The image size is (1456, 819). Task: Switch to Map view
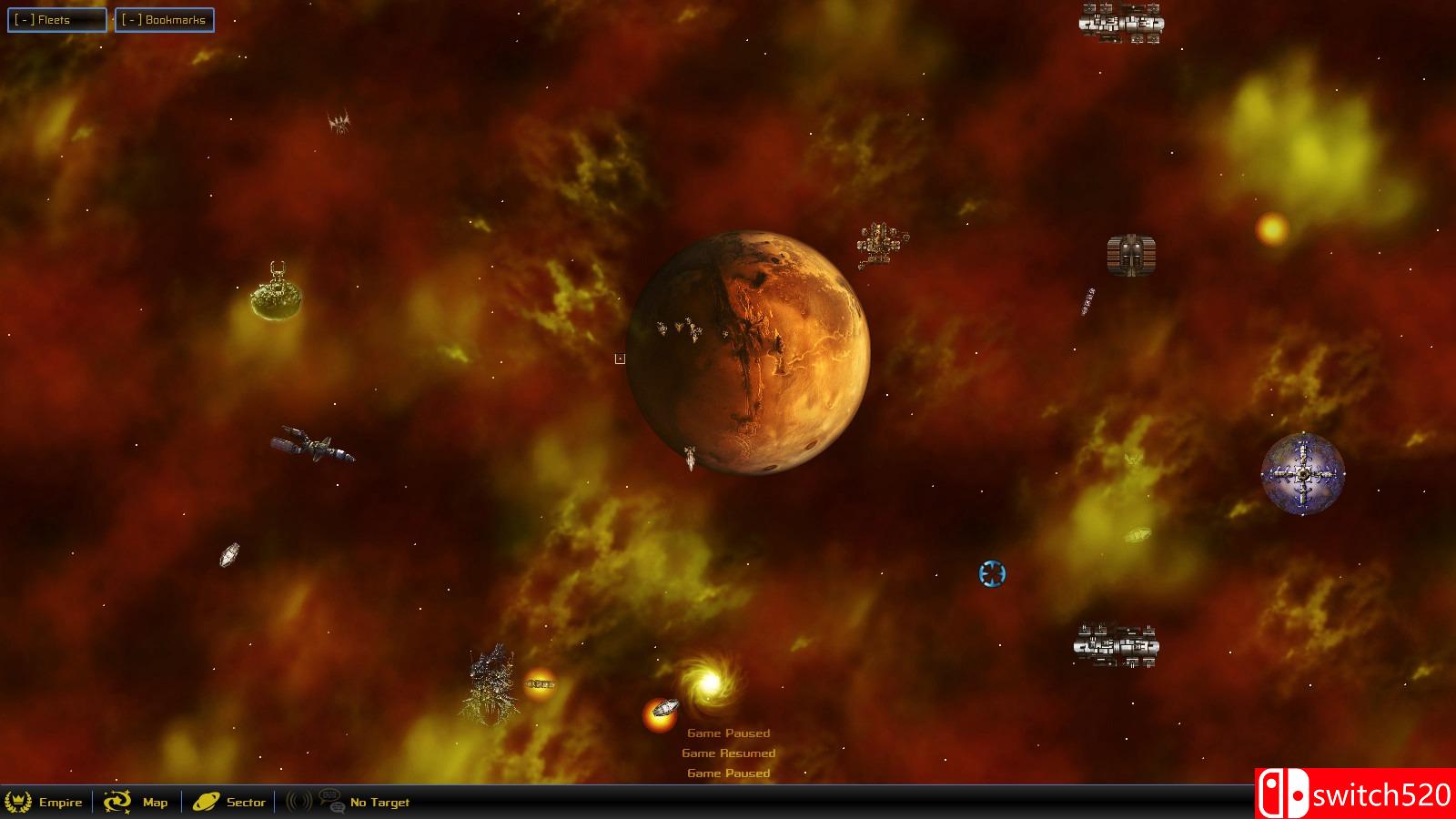coord(153,803)
